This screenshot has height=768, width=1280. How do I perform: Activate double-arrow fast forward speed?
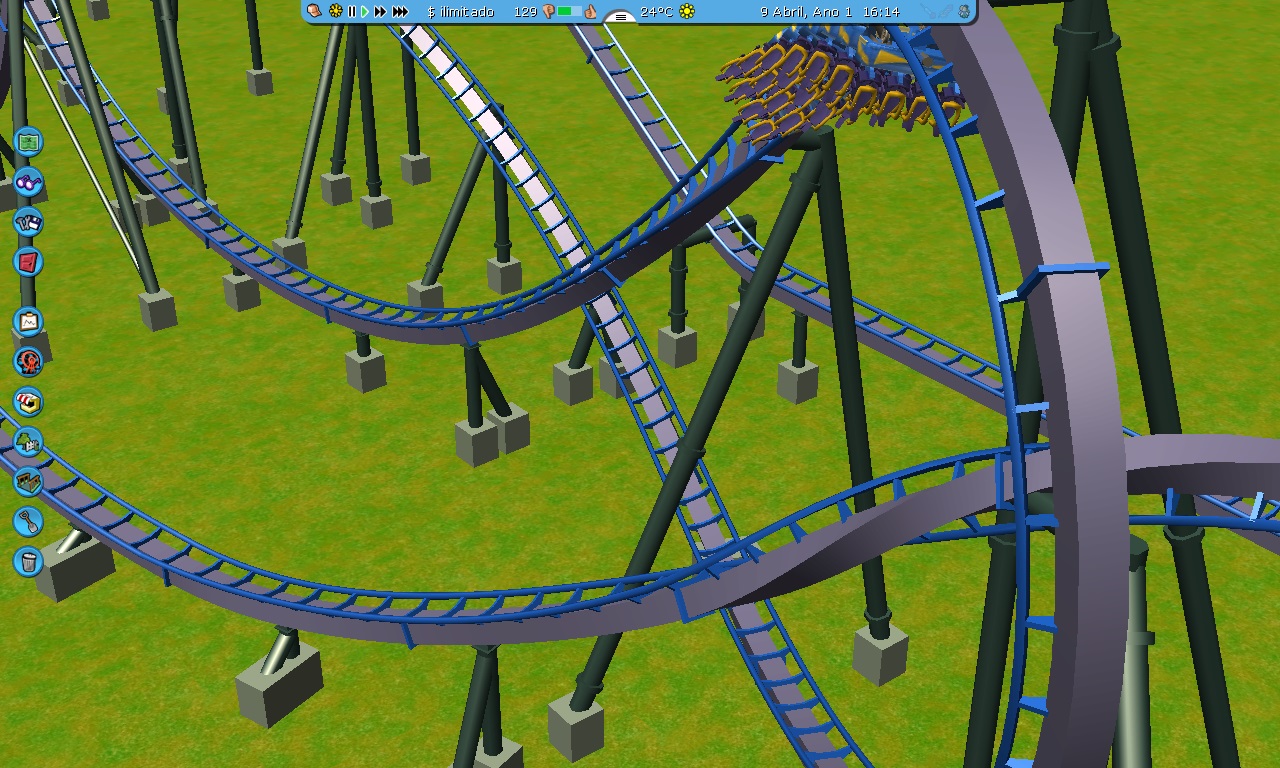380,12
